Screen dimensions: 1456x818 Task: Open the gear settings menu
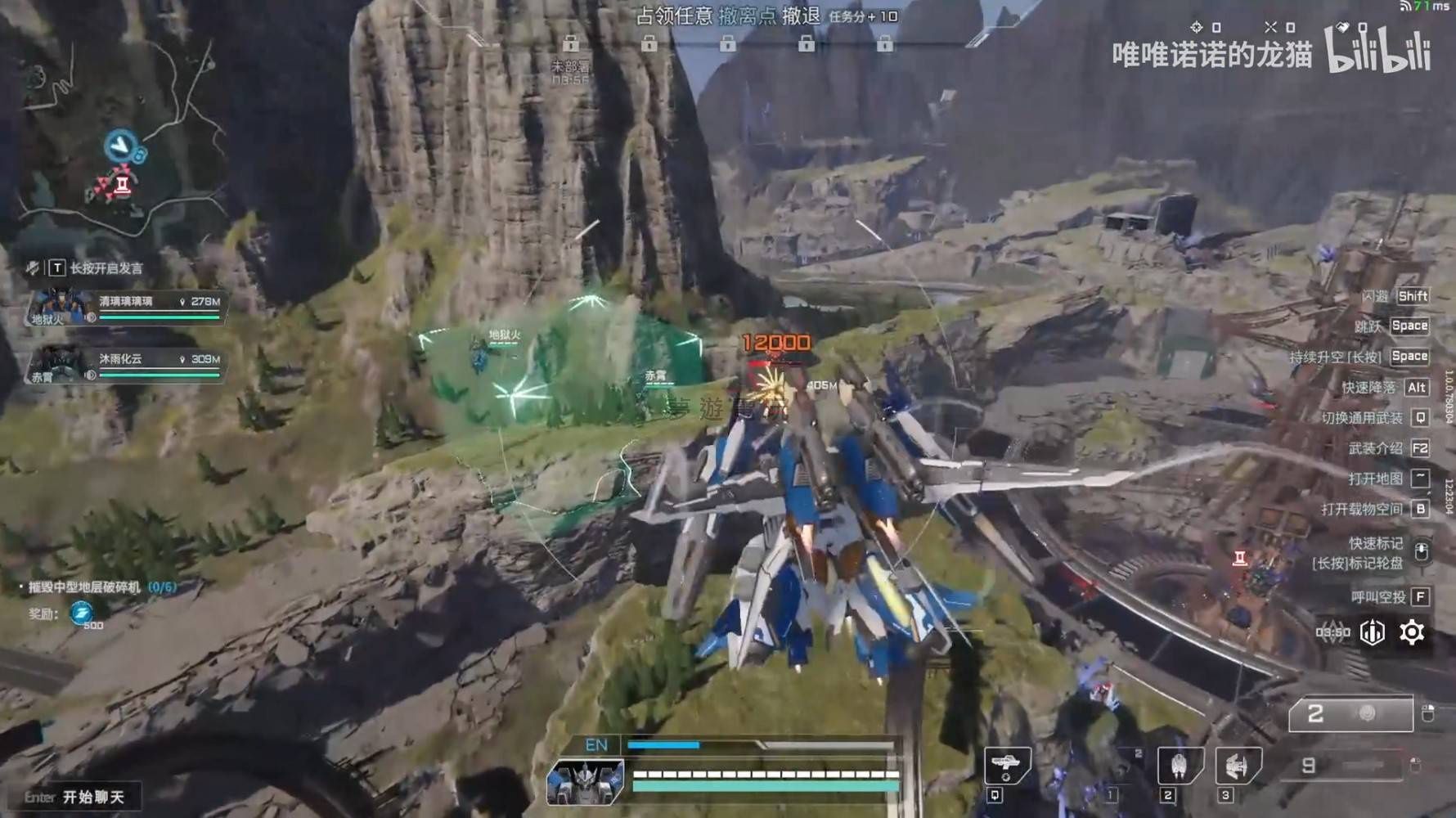(x=1412, y=632)
